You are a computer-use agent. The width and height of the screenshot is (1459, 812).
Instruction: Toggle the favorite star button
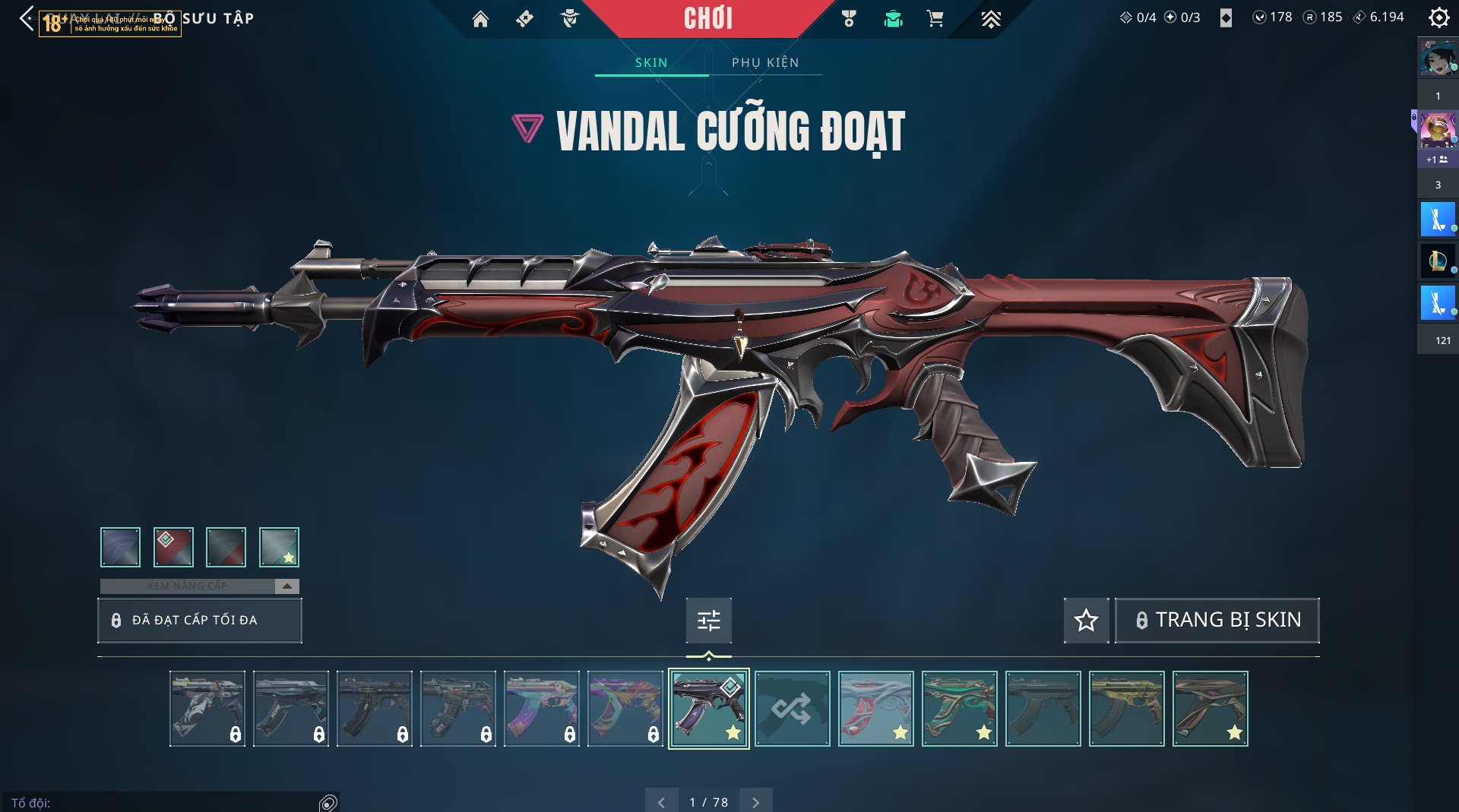(1086, 621)
